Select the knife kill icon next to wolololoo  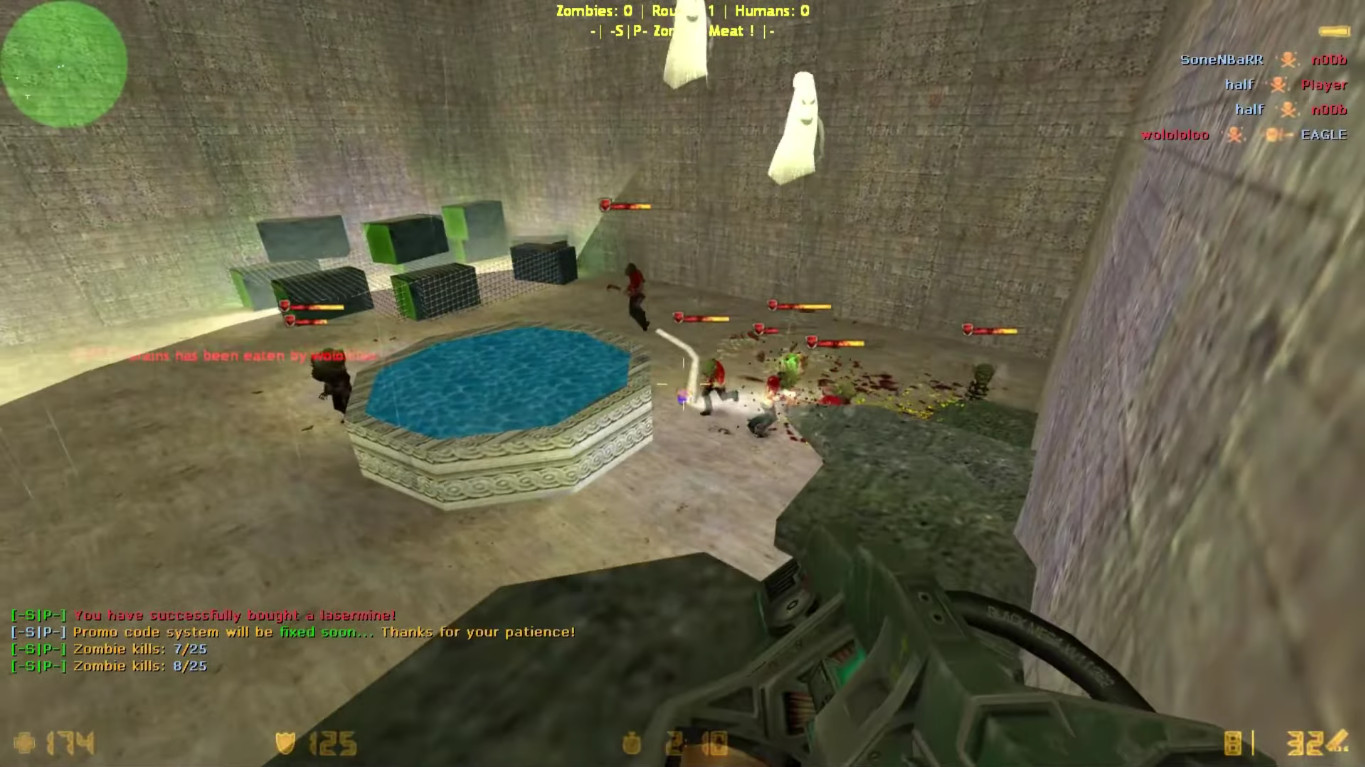(1235, 133)
